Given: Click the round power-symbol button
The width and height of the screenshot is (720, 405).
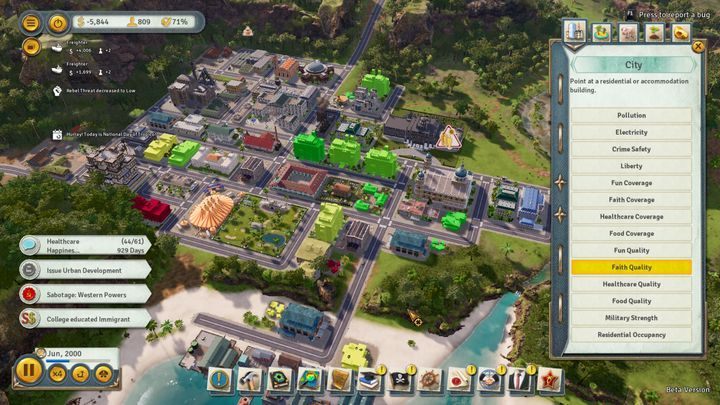Looking at the screenshot, I should tap(57, 22).
